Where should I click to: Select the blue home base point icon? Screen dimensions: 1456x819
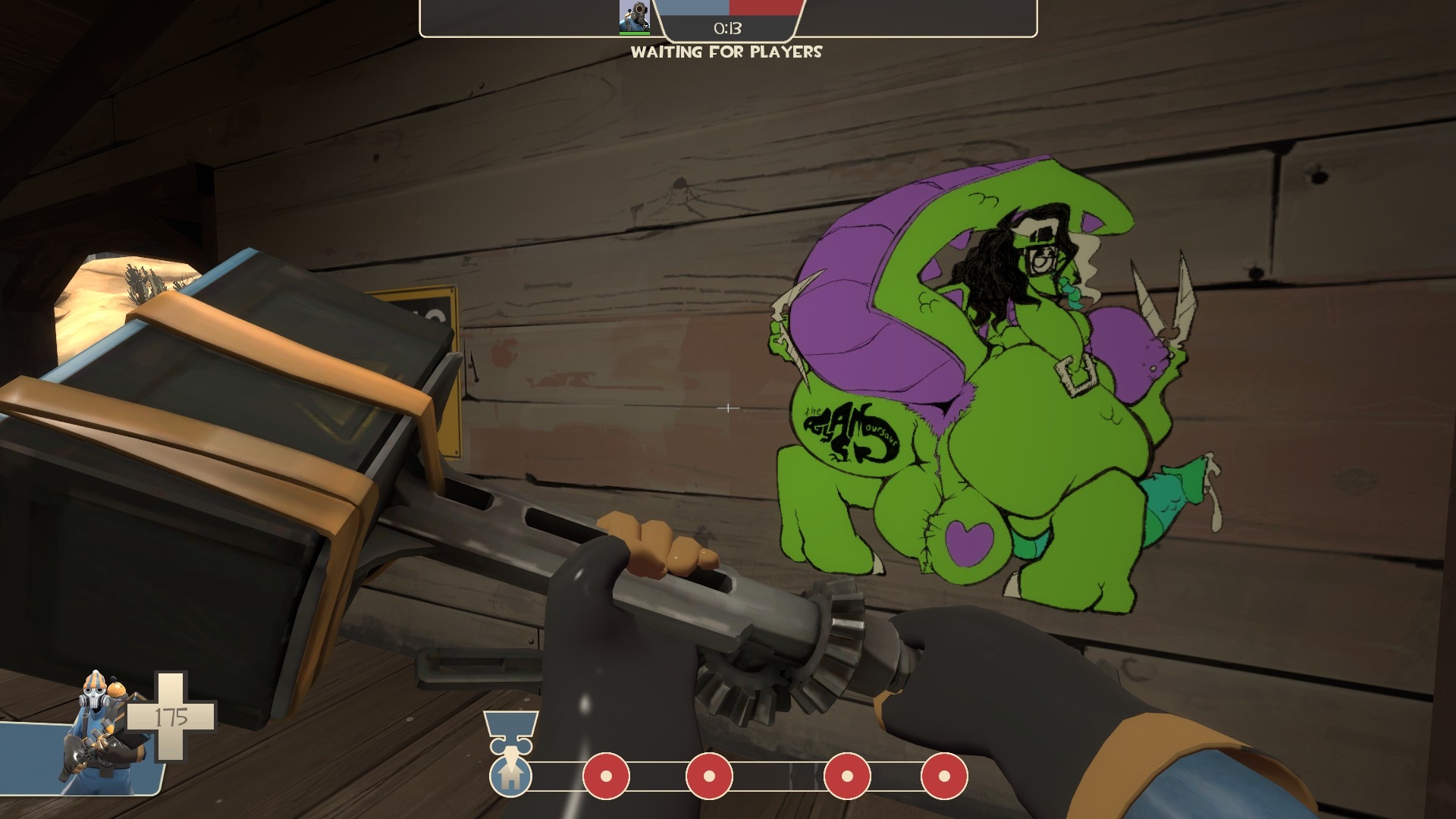click(x=510, y=776)
